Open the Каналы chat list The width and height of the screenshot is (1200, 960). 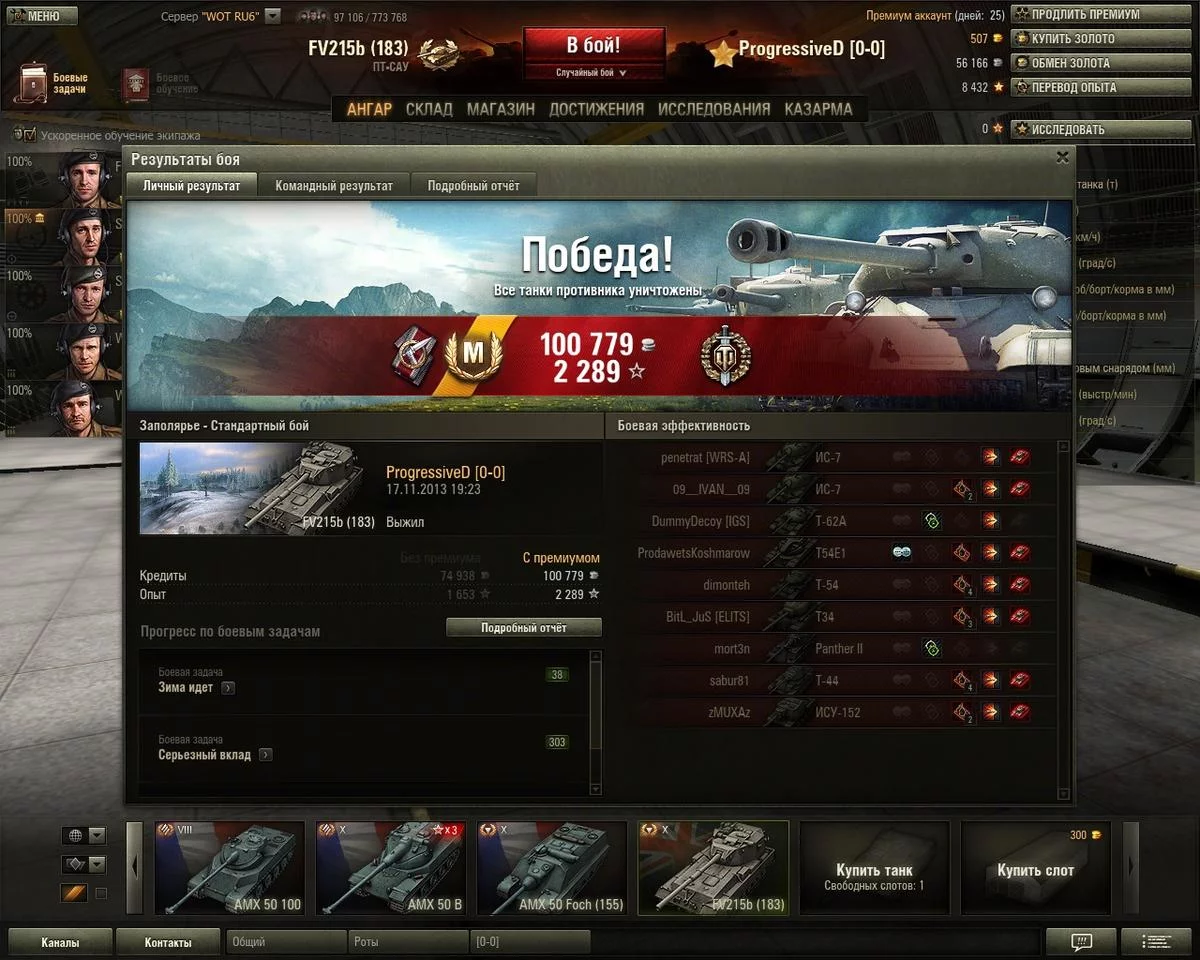click(x=60, y=942)
